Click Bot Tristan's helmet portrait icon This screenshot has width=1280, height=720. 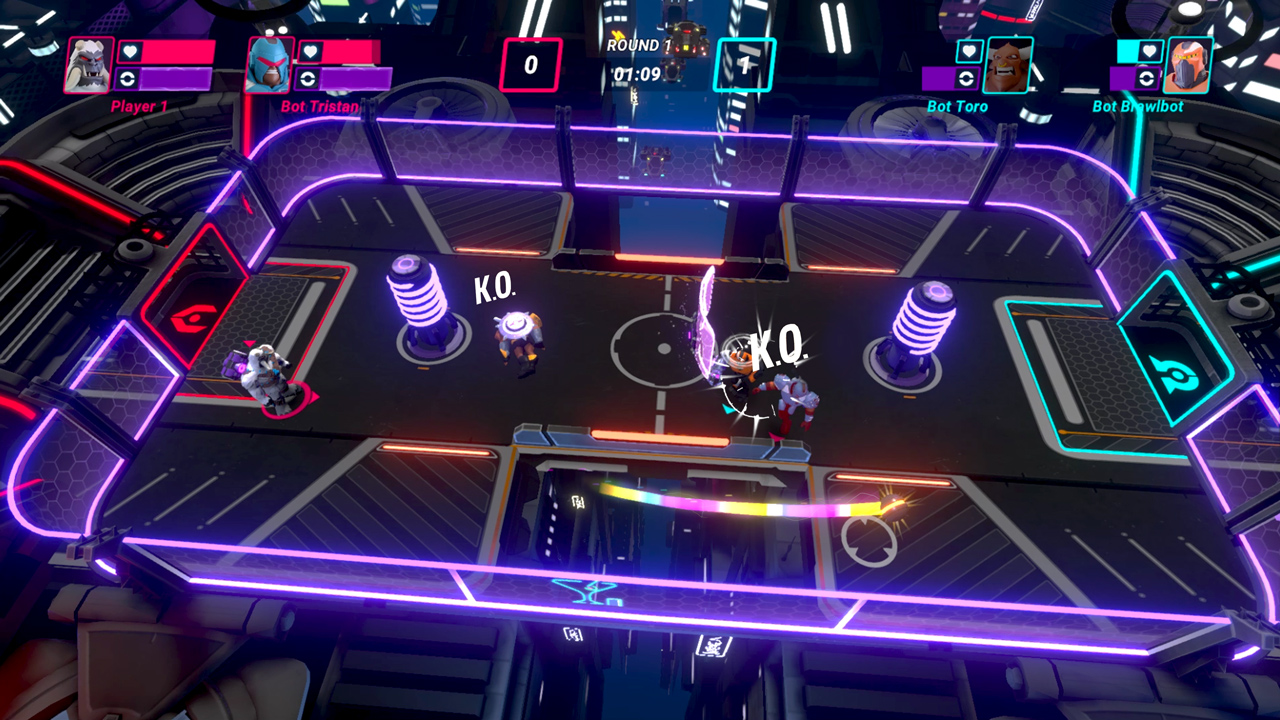pos(268,65)
